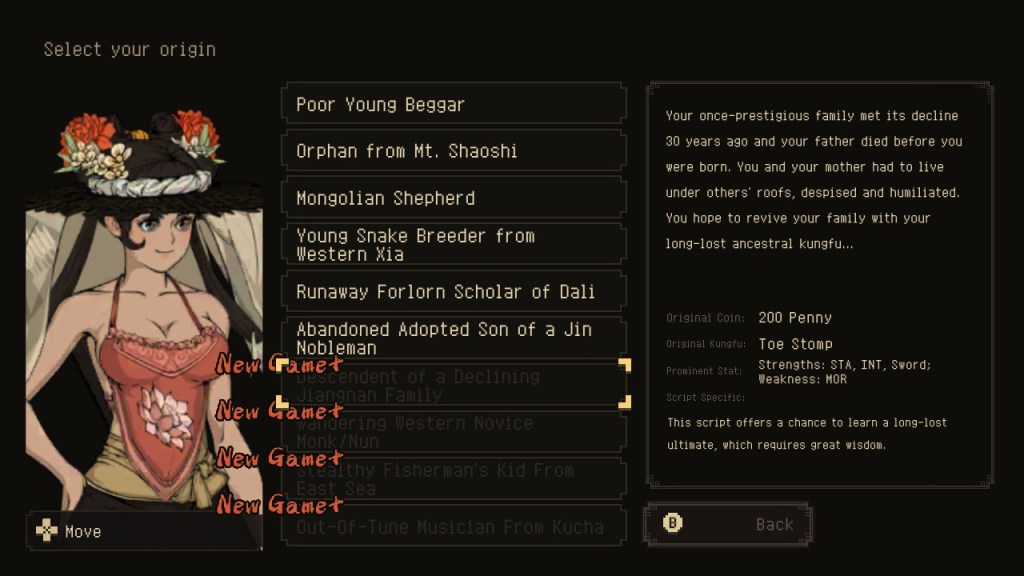Select the Poor Young Beggar origin
The width and height of the screenshot is (1024, 576).
tap(453, 104)
